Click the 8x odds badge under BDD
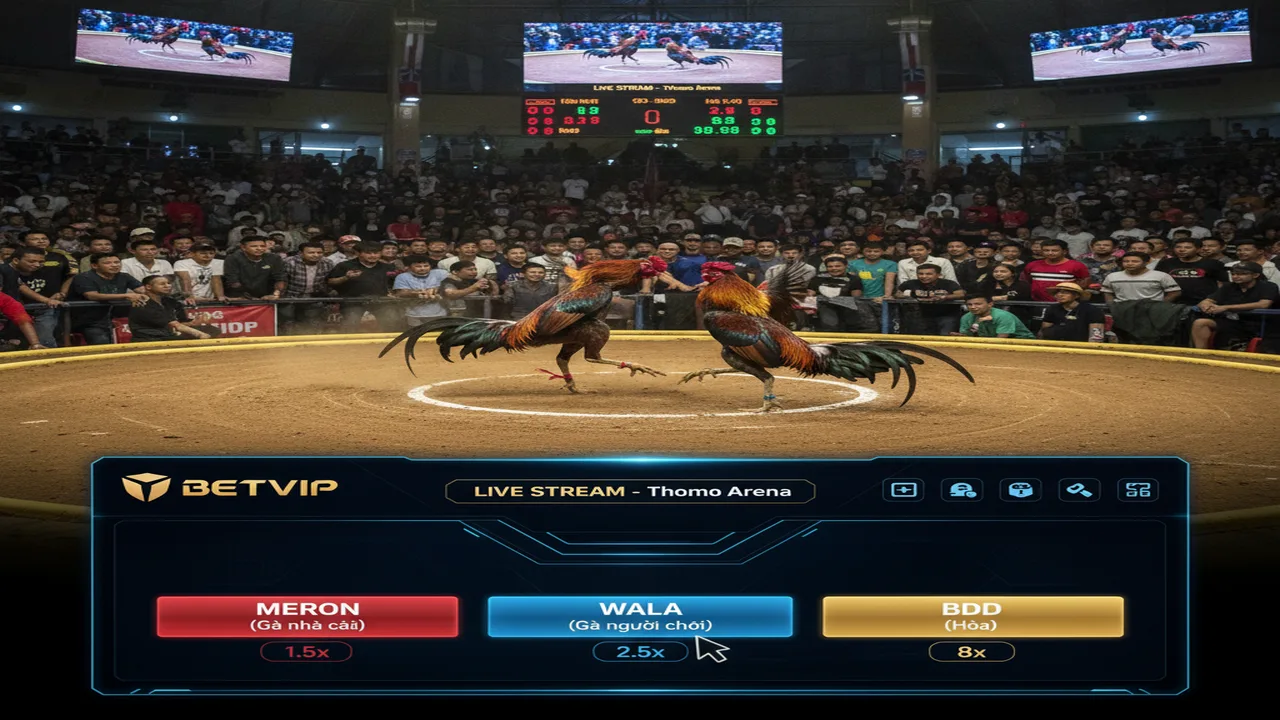The height and width of the screenshot is (720, 1280). pos(973,652)
